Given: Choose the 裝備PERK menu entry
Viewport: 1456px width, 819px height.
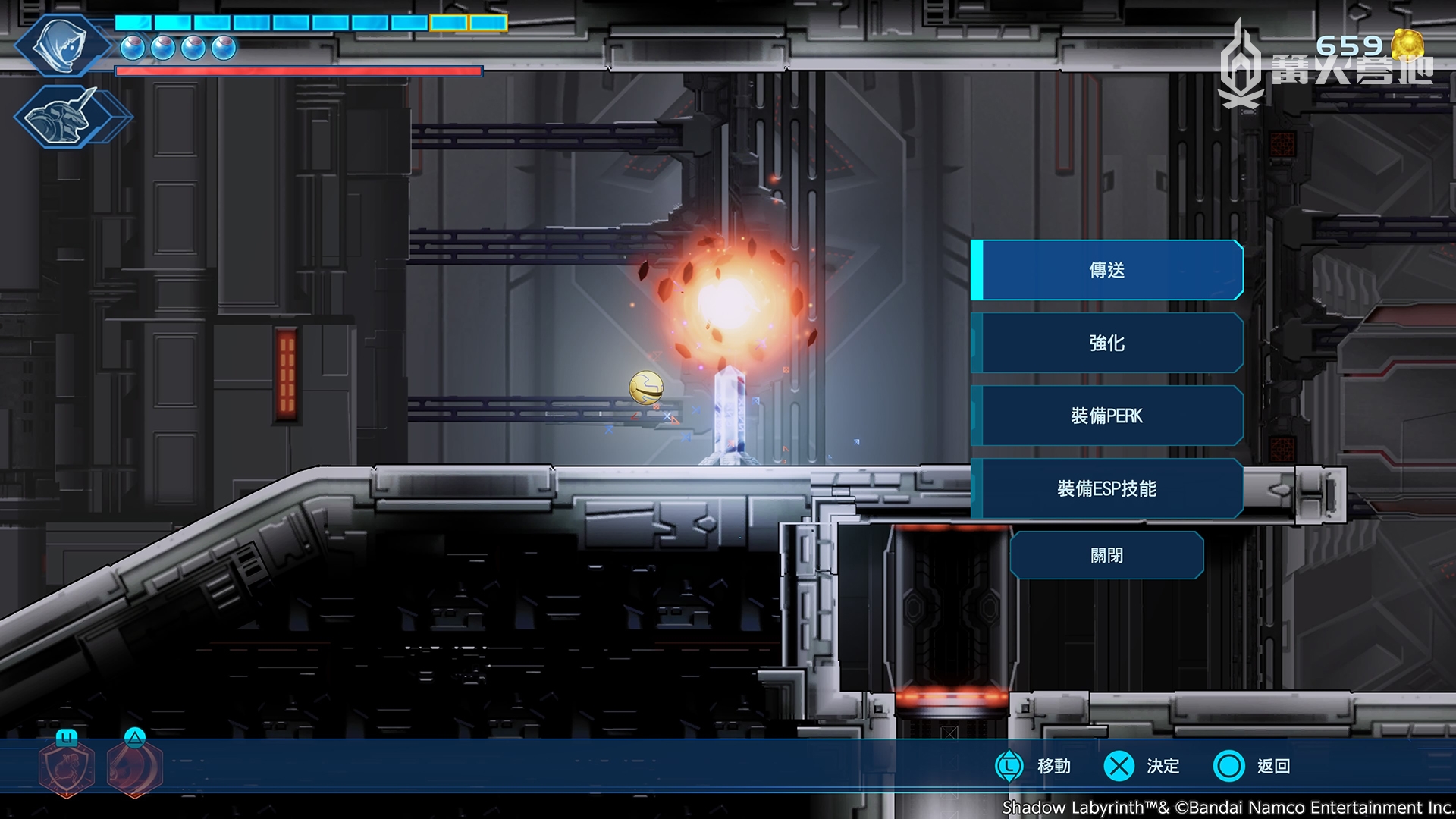Looking at the screenshot, I should 1106,416.
